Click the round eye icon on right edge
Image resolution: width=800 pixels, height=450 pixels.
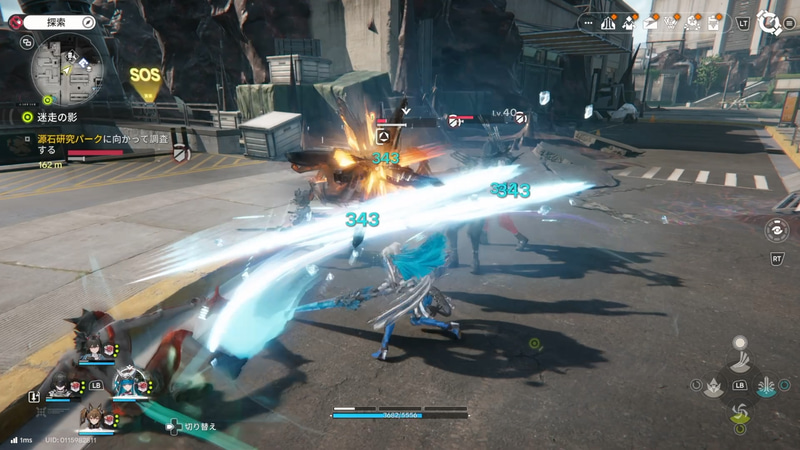coord(776,230)
